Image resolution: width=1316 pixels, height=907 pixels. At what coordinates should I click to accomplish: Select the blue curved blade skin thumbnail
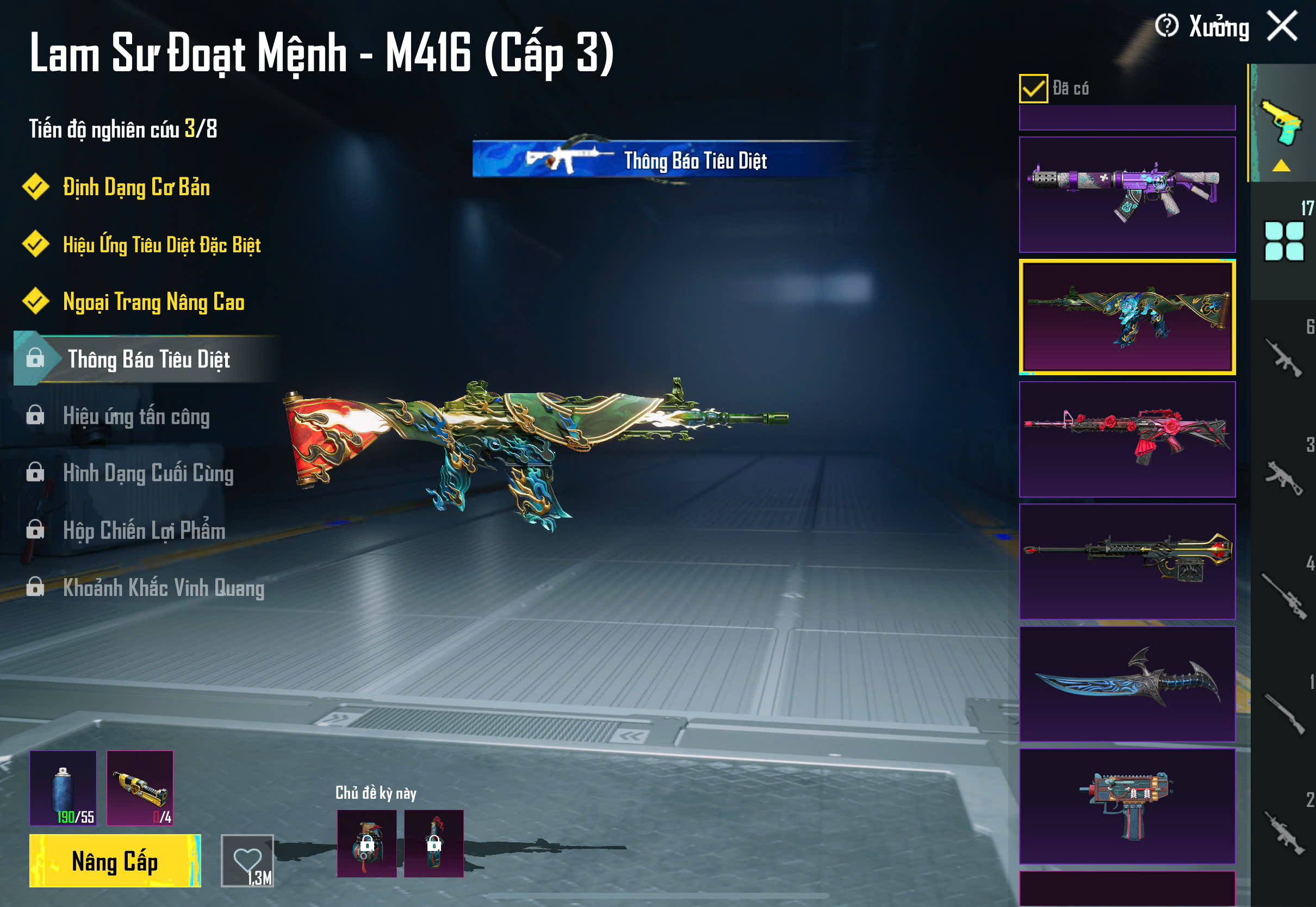click(1127, 684)
